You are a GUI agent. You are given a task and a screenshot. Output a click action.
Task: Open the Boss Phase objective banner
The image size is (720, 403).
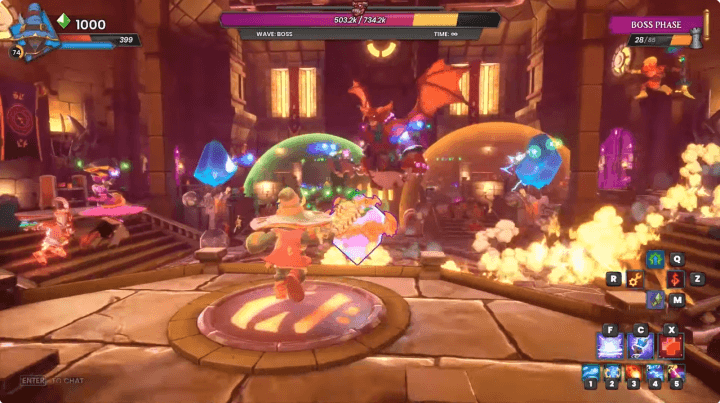[x=654, y=24]
